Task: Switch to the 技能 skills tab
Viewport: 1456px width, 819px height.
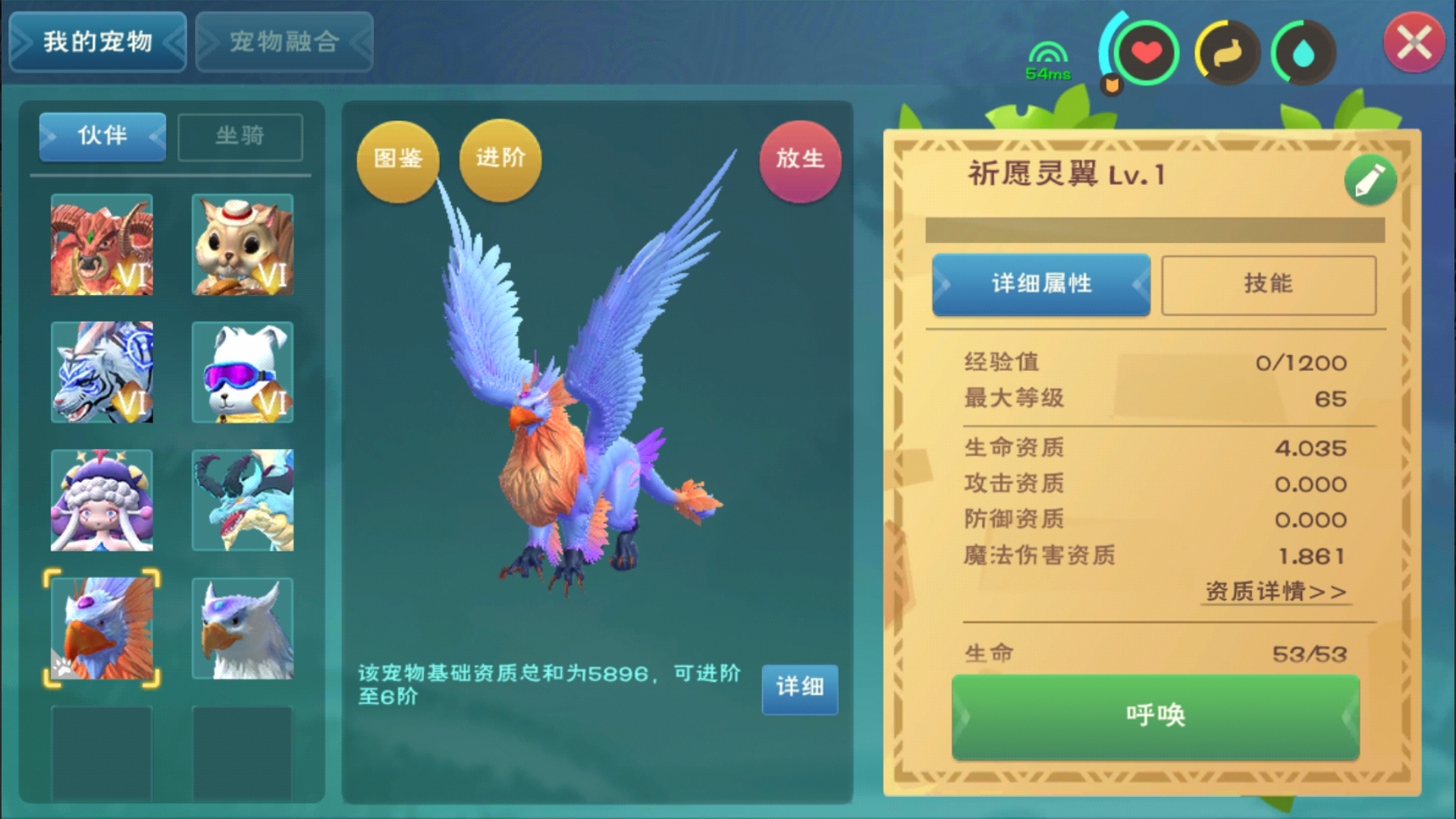Action: [1269, 284]
